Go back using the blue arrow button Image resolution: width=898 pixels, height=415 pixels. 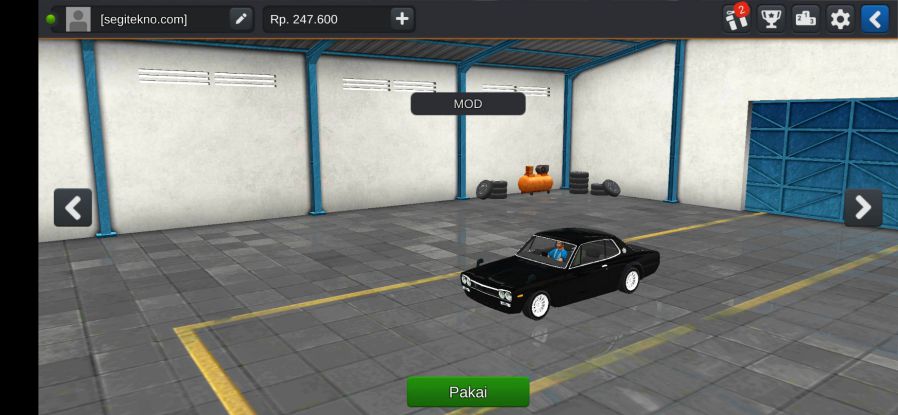tap(875, 19)
